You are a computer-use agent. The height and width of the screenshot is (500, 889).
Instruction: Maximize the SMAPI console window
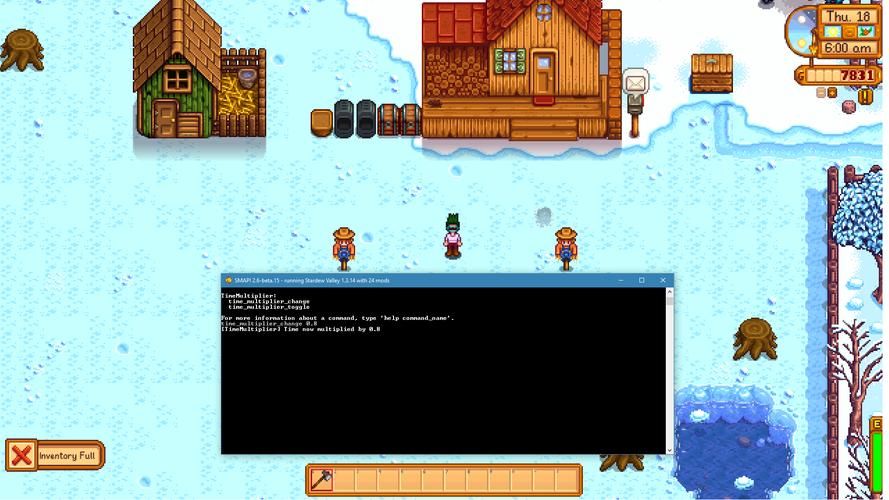tap(641, 280)
